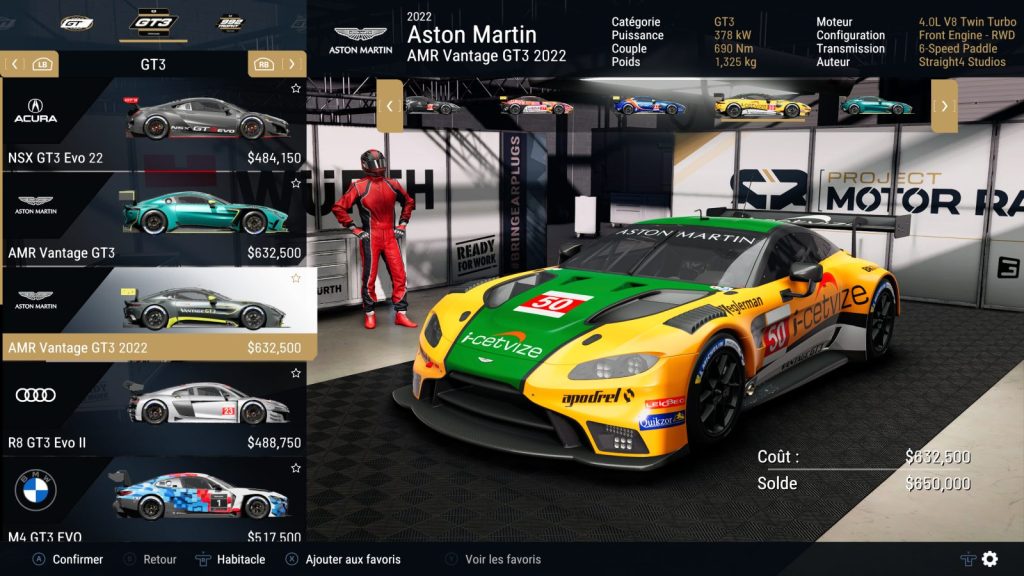
Task: Select the Acura NSX GT3 Evo 22
Action: click(155, 125)
